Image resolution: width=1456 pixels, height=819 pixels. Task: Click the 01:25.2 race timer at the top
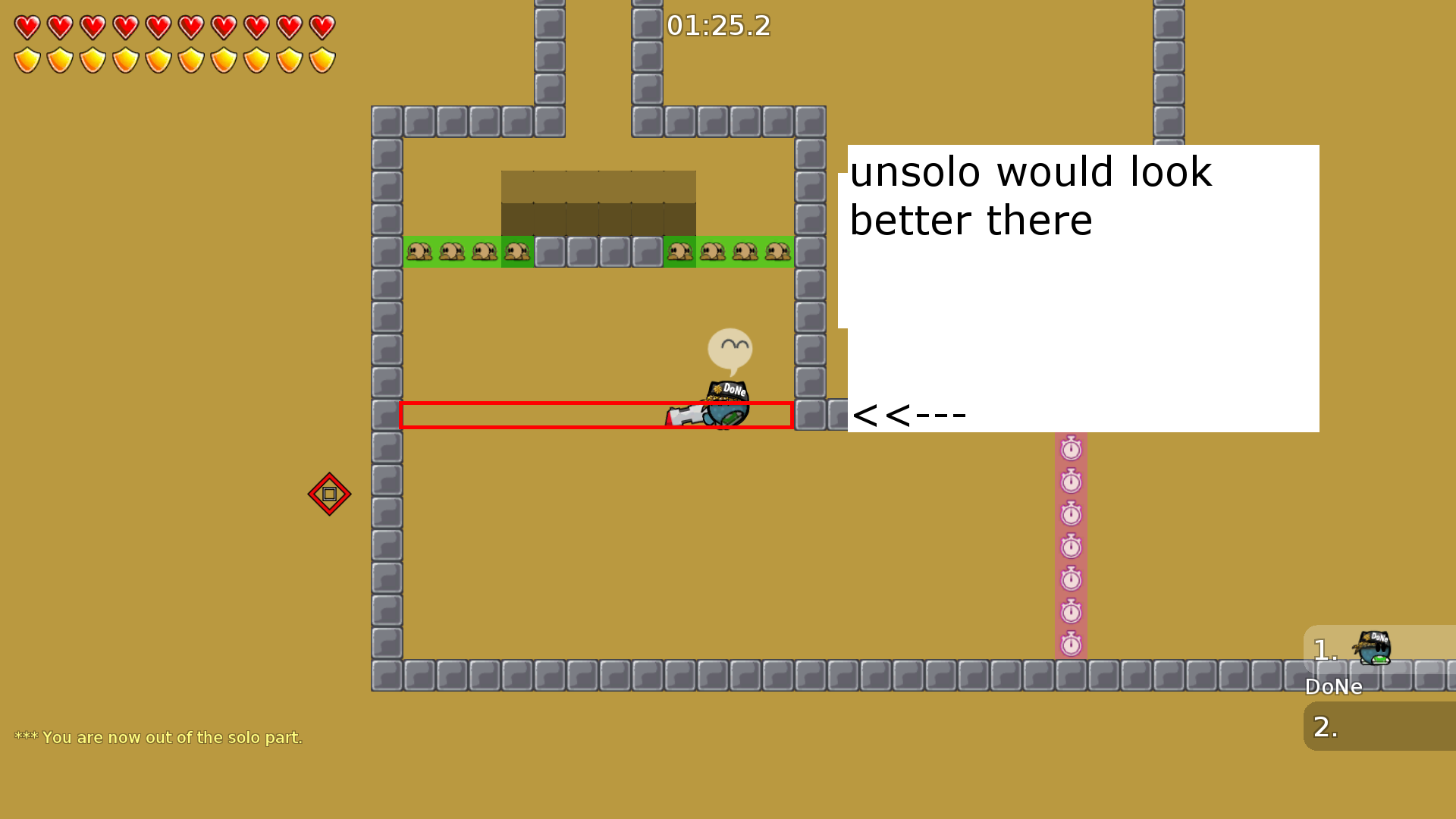coord(717,26)
